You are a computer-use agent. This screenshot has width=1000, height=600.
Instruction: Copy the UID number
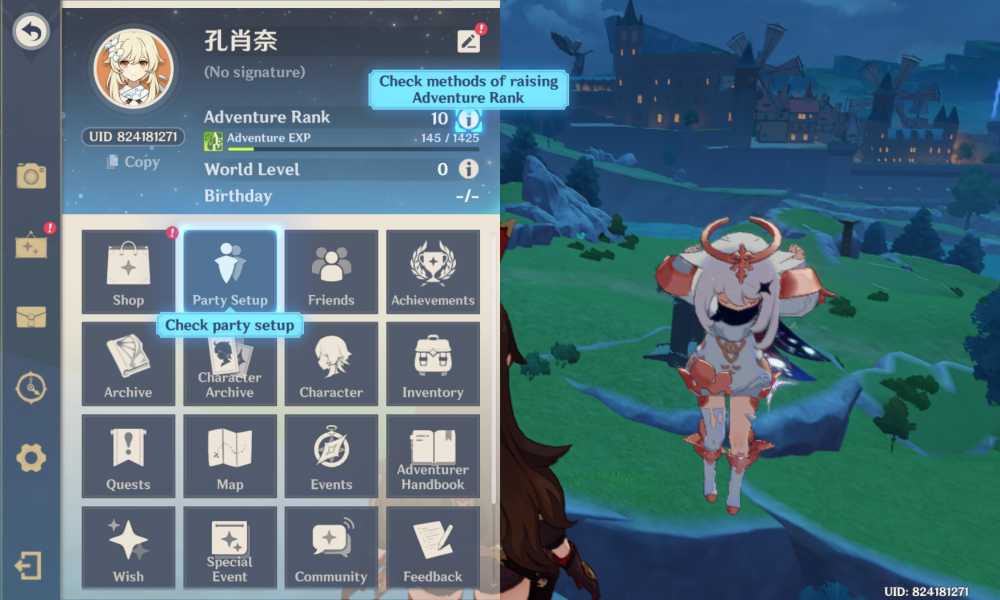pyautogui.click(x=133, y=162)
